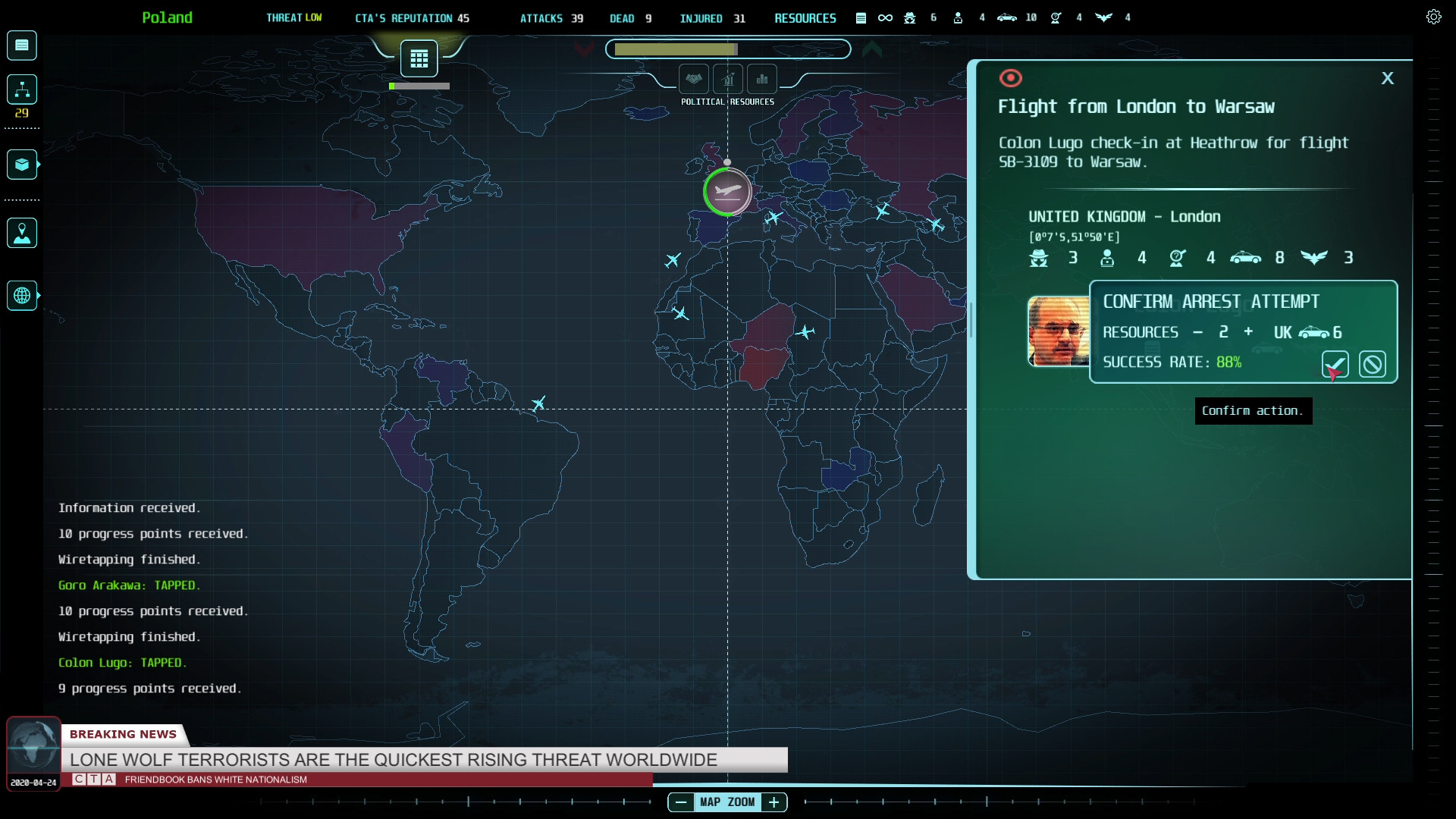Click the rising chart icon above POLITICAL label

728,80
